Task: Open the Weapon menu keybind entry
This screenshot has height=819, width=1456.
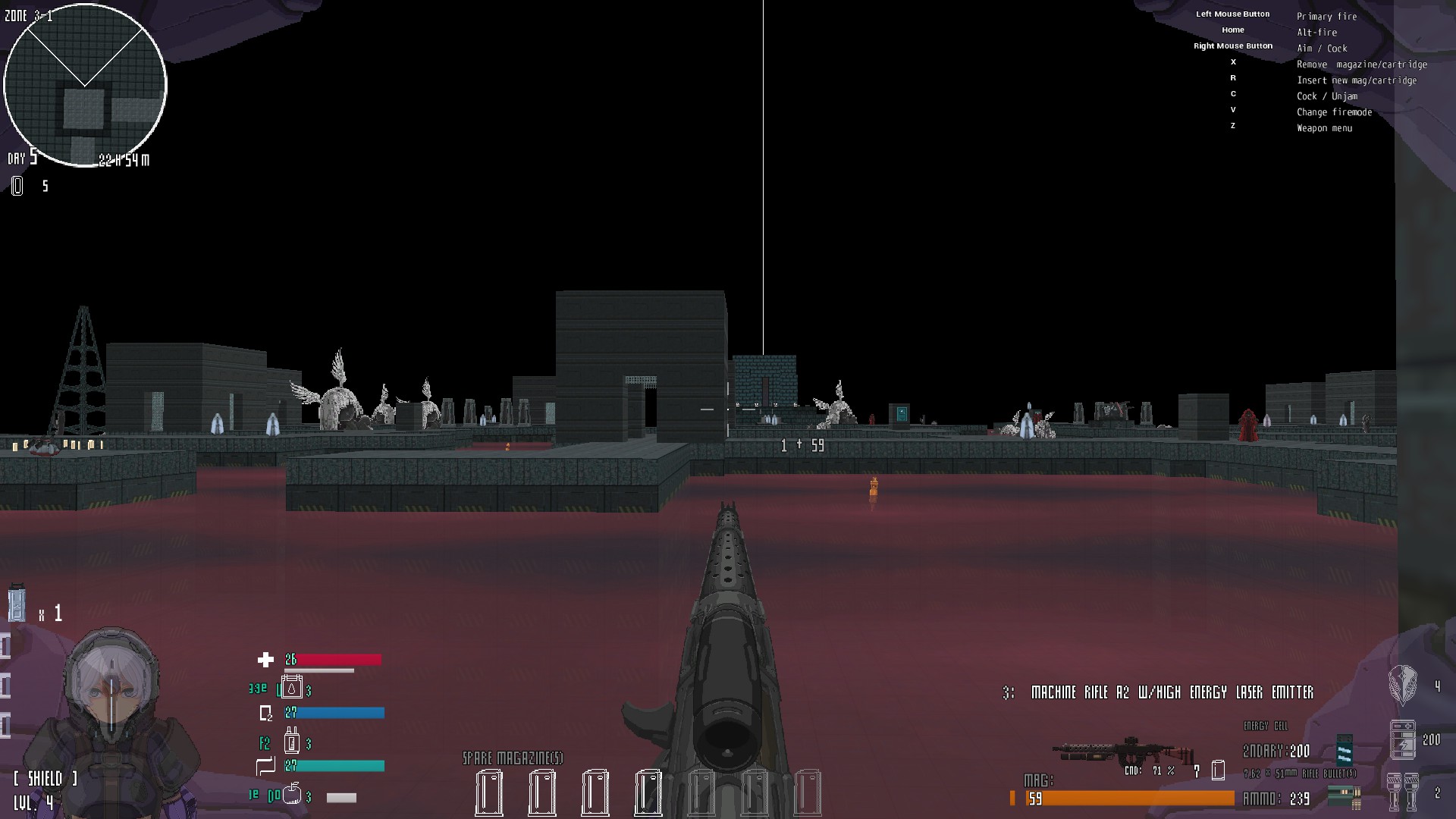Action: [1326, 128]
